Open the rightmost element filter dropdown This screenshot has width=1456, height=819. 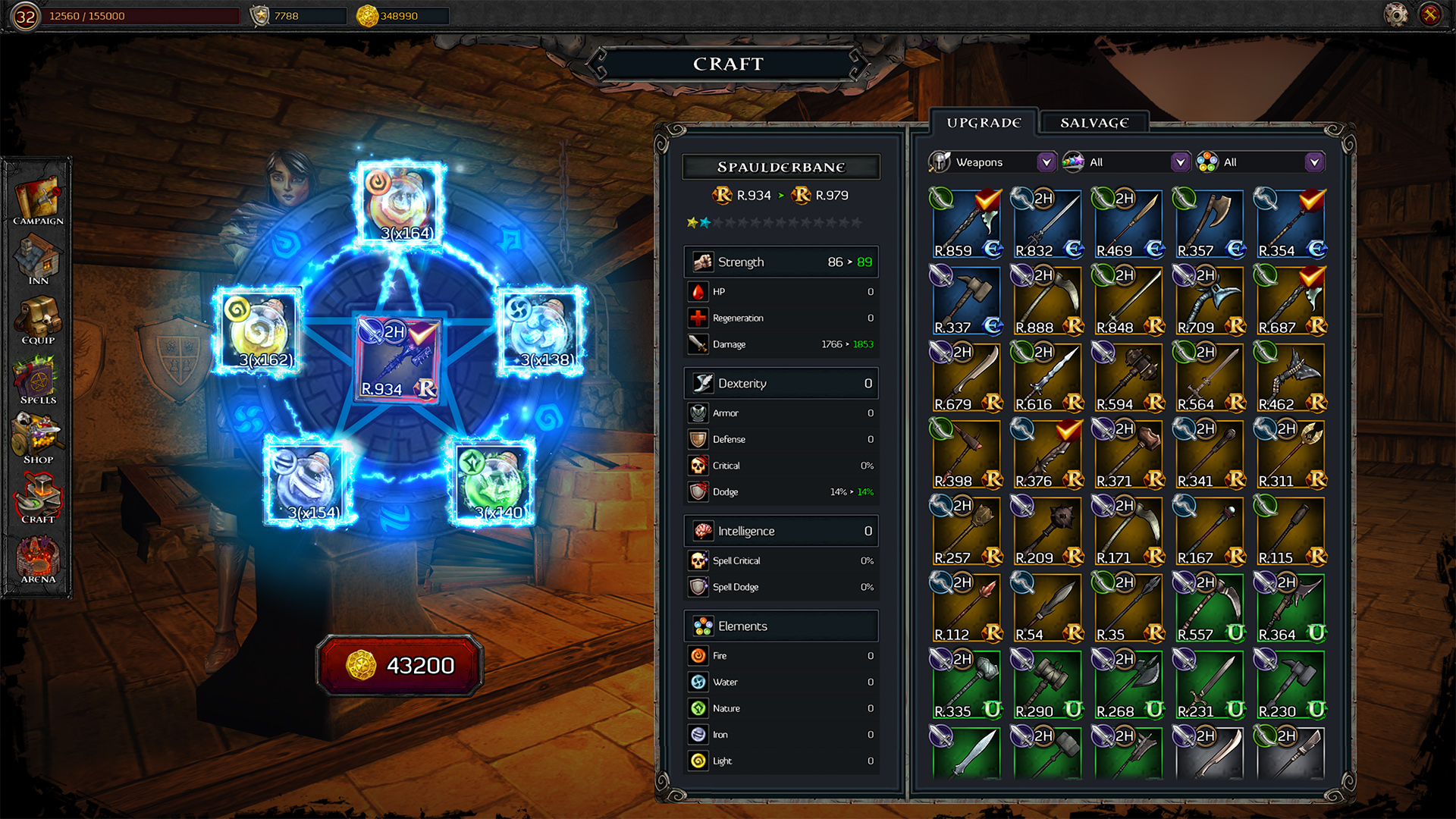point(1315,162)
